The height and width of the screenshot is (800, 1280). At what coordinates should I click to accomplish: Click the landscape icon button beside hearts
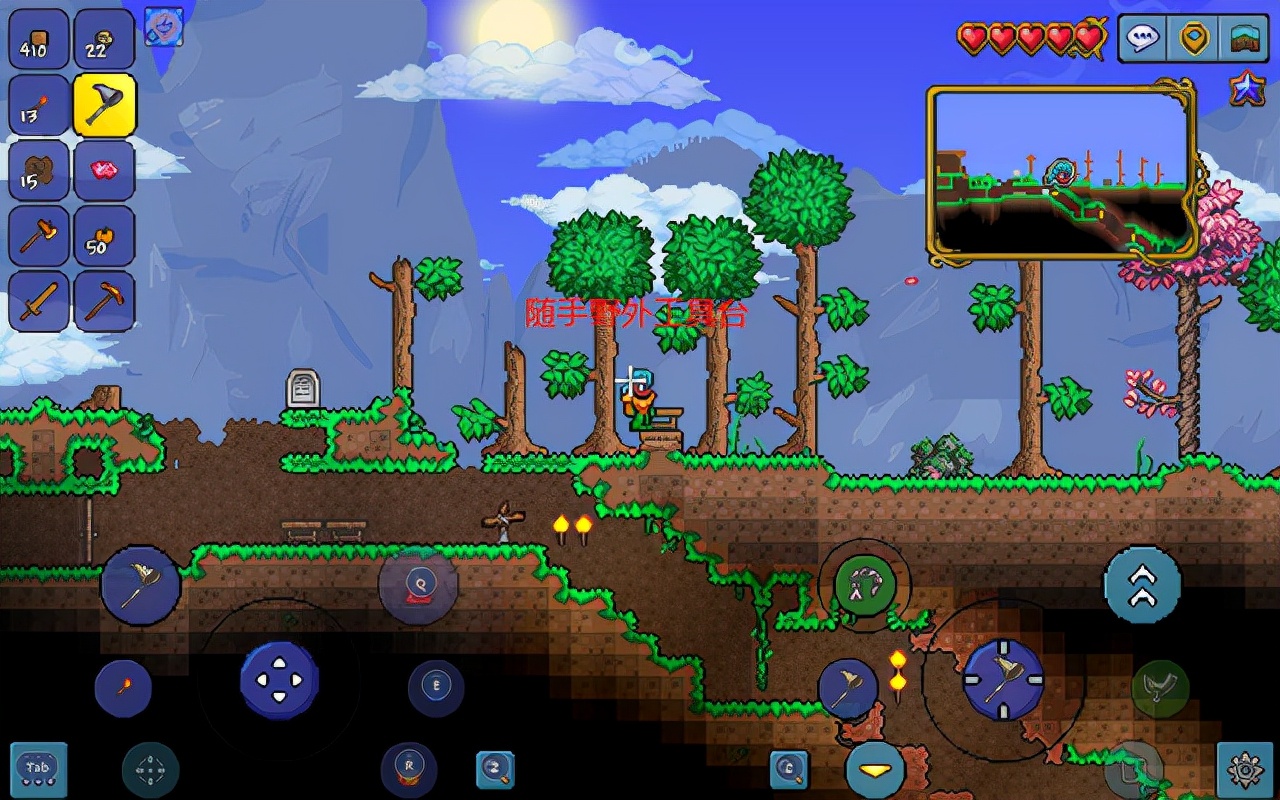tap(1244, 39)
